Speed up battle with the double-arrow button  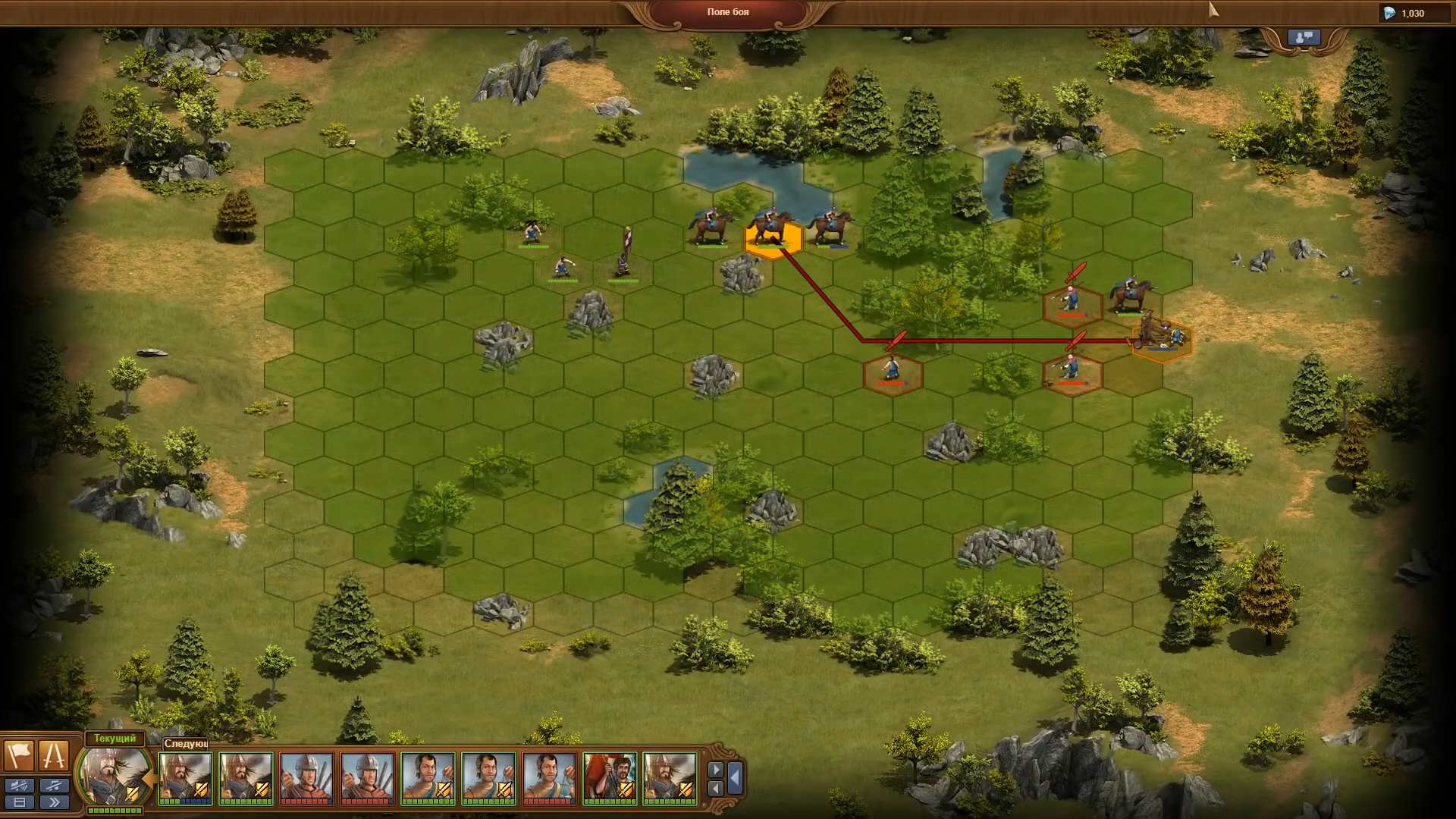54,802
